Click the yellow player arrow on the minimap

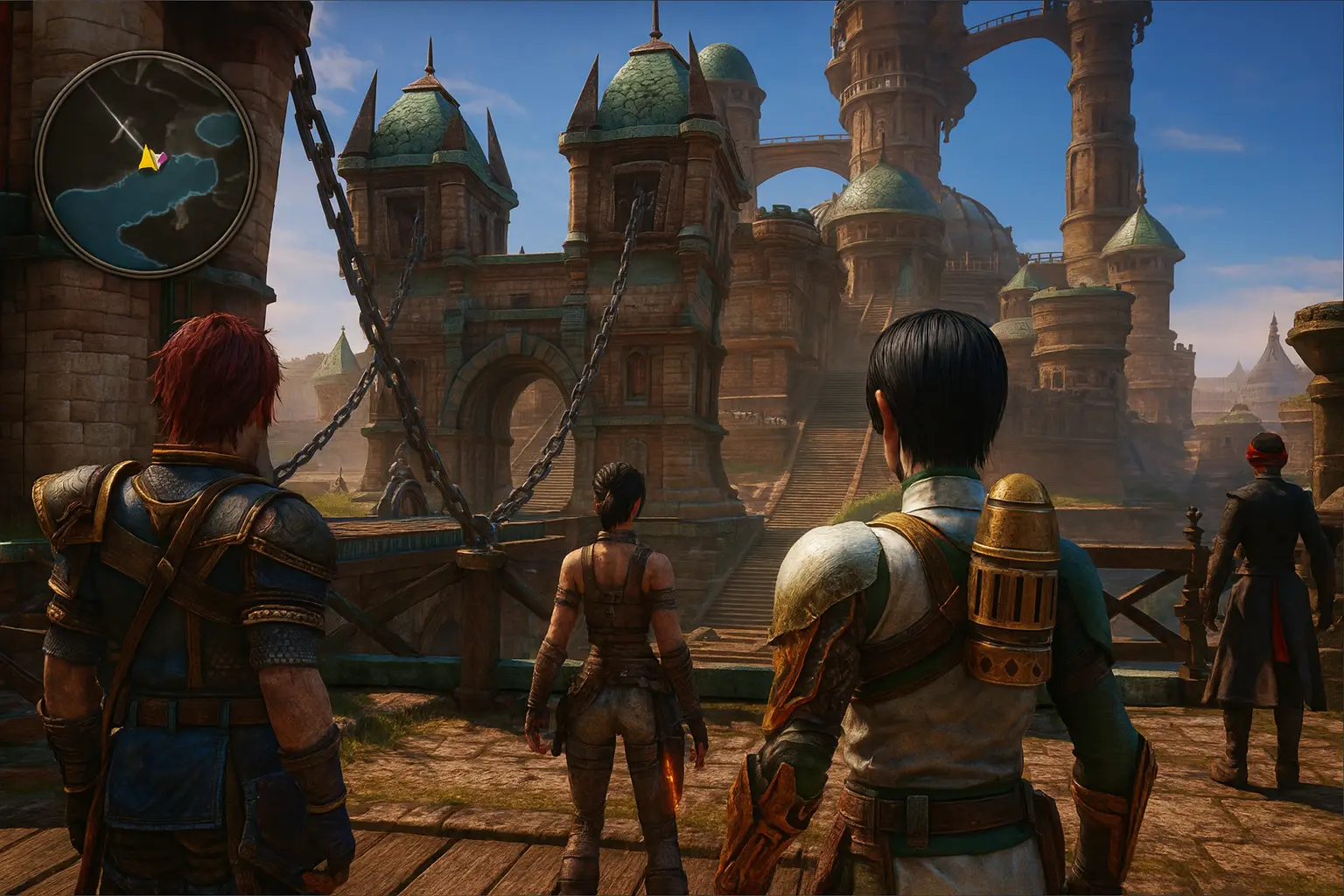click(147, 157)
